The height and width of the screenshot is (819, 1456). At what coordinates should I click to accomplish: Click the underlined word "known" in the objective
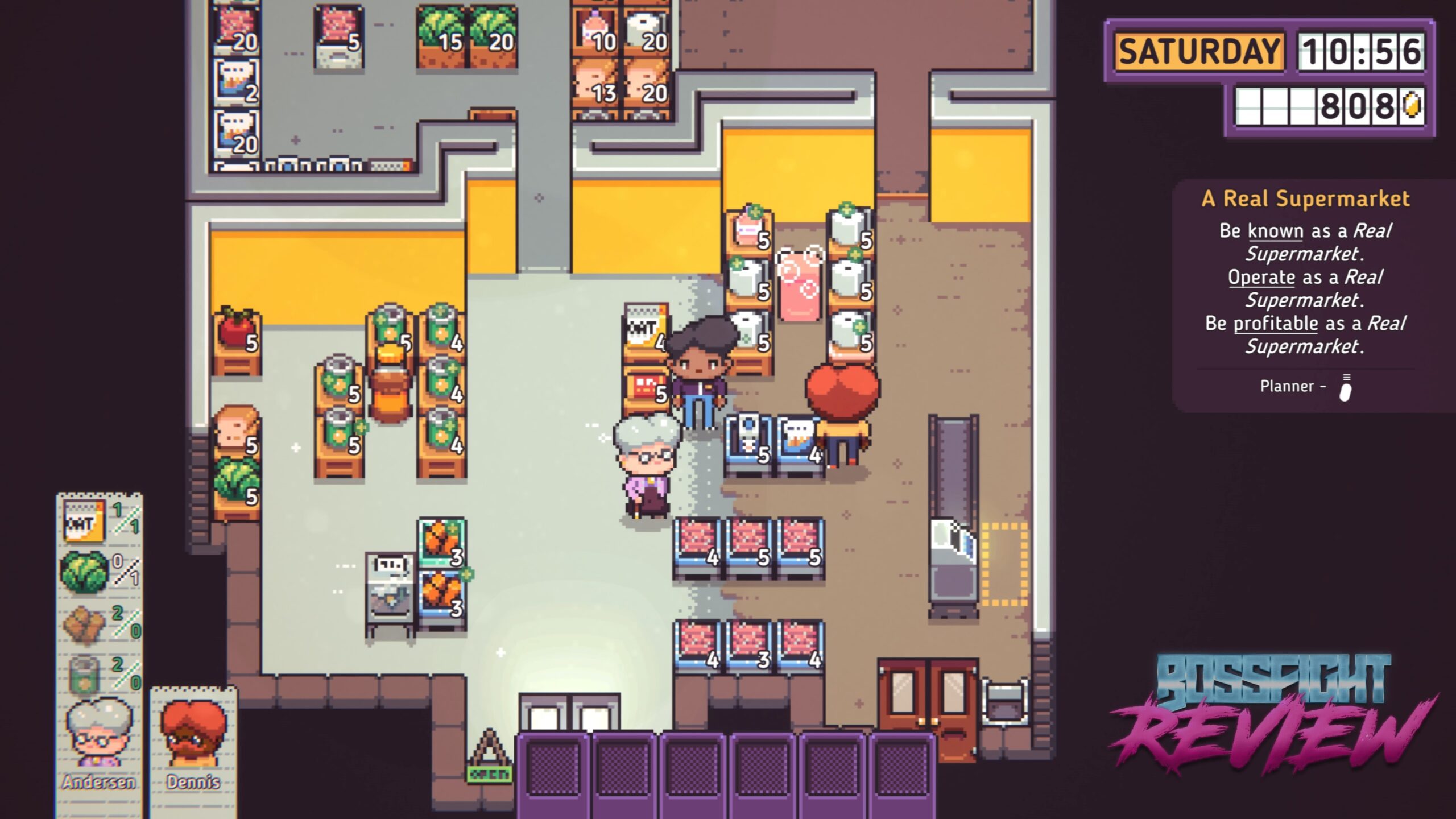pyautogui.click(x=1275, y=231)
